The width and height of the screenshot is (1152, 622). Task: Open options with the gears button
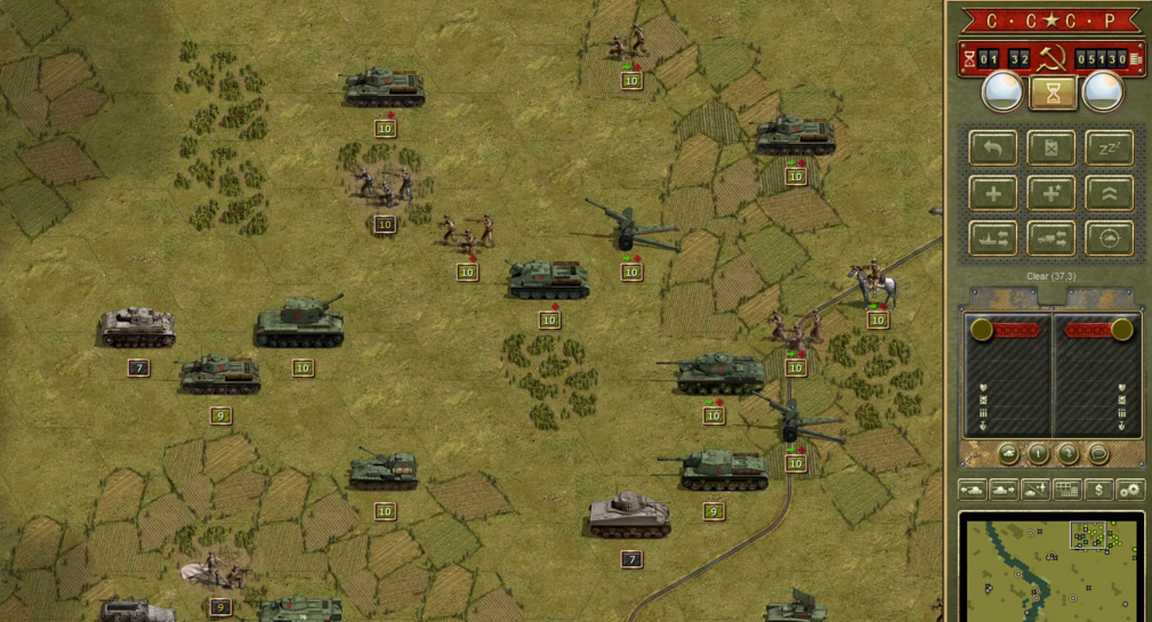pos(1130,490)
